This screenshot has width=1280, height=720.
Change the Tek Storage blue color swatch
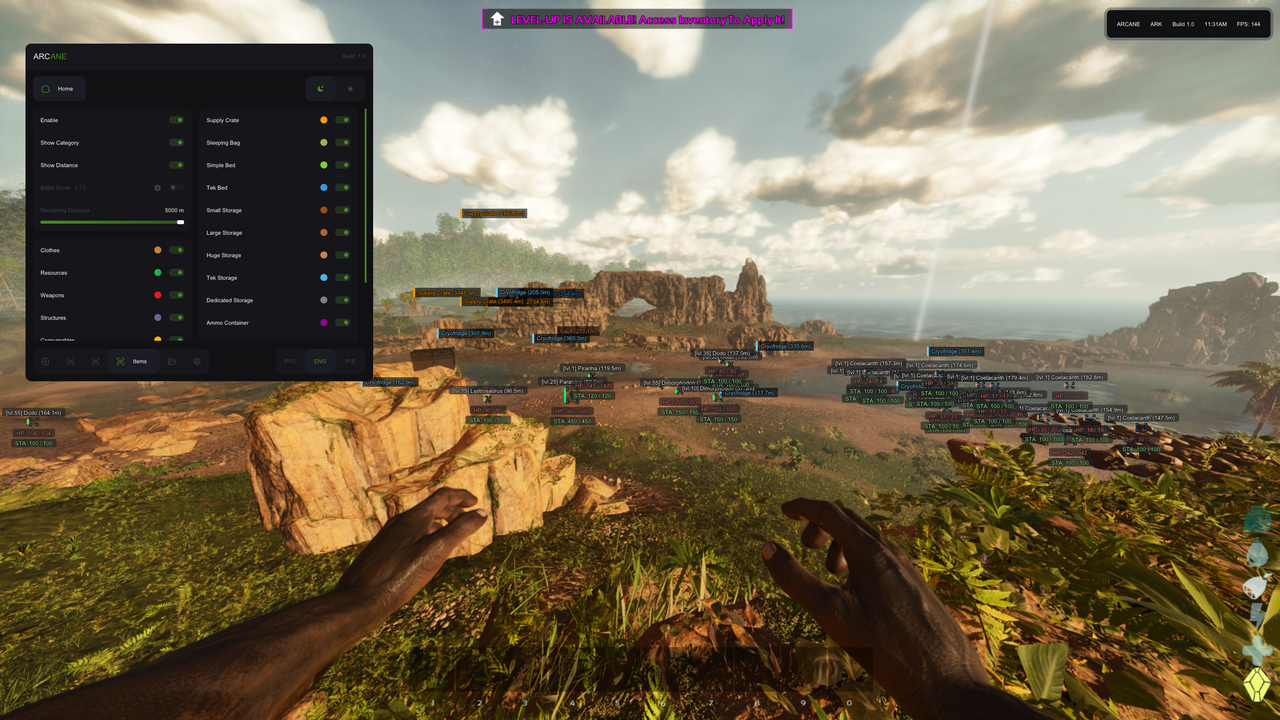pos(324,278)
